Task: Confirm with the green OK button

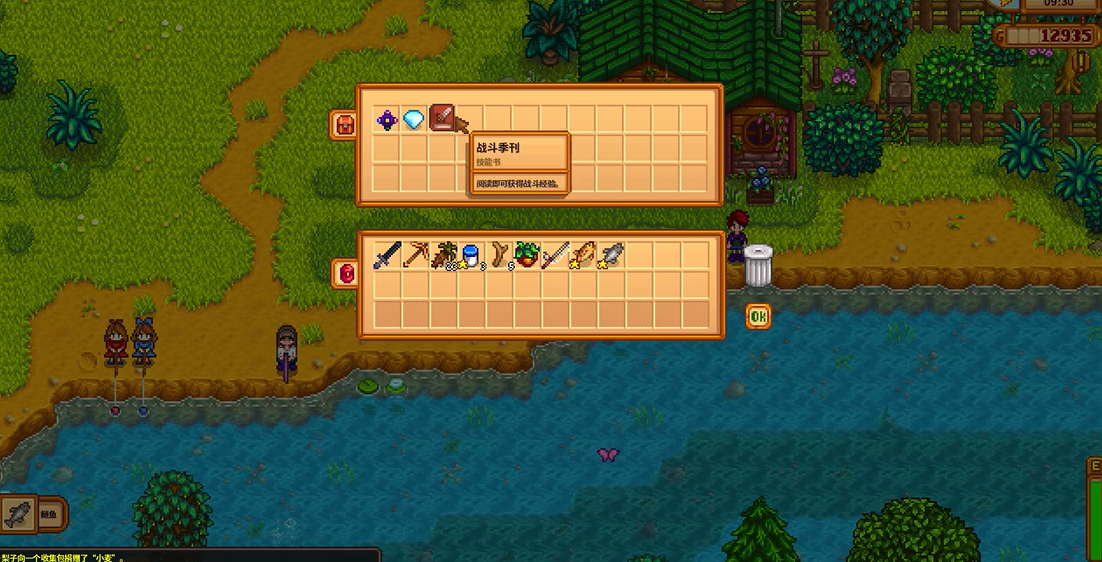Action: 758,317
